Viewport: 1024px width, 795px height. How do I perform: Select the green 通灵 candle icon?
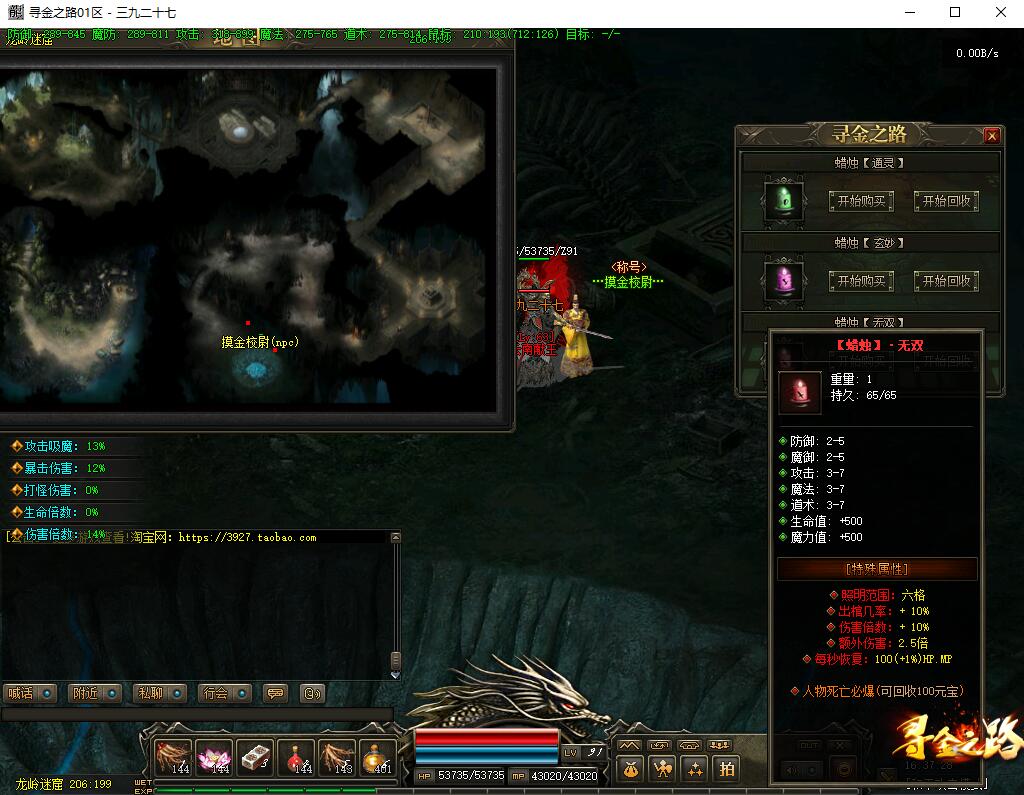784,200
